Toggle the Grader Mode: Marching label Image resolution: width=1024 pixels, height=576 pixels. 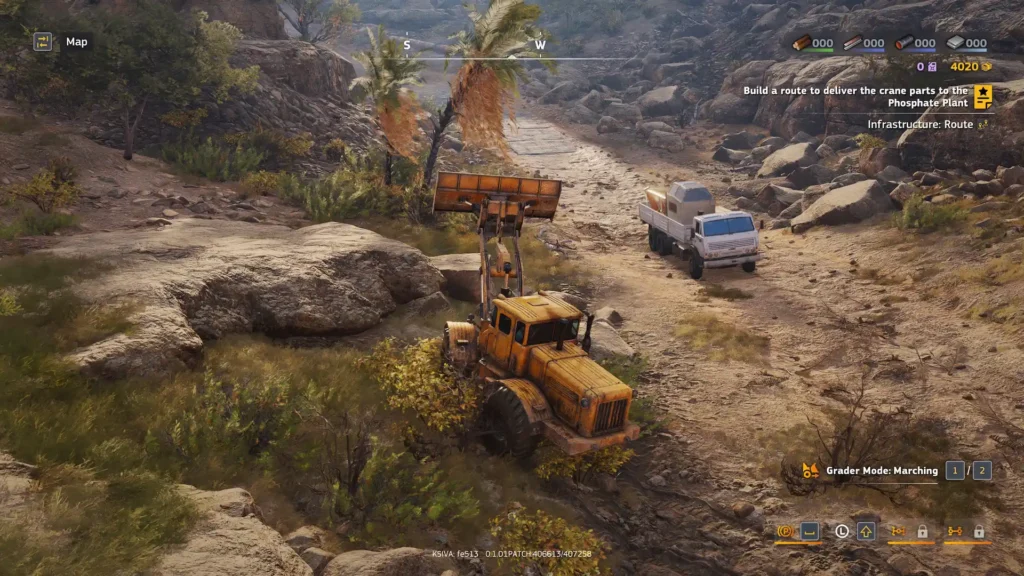point(882,470)
